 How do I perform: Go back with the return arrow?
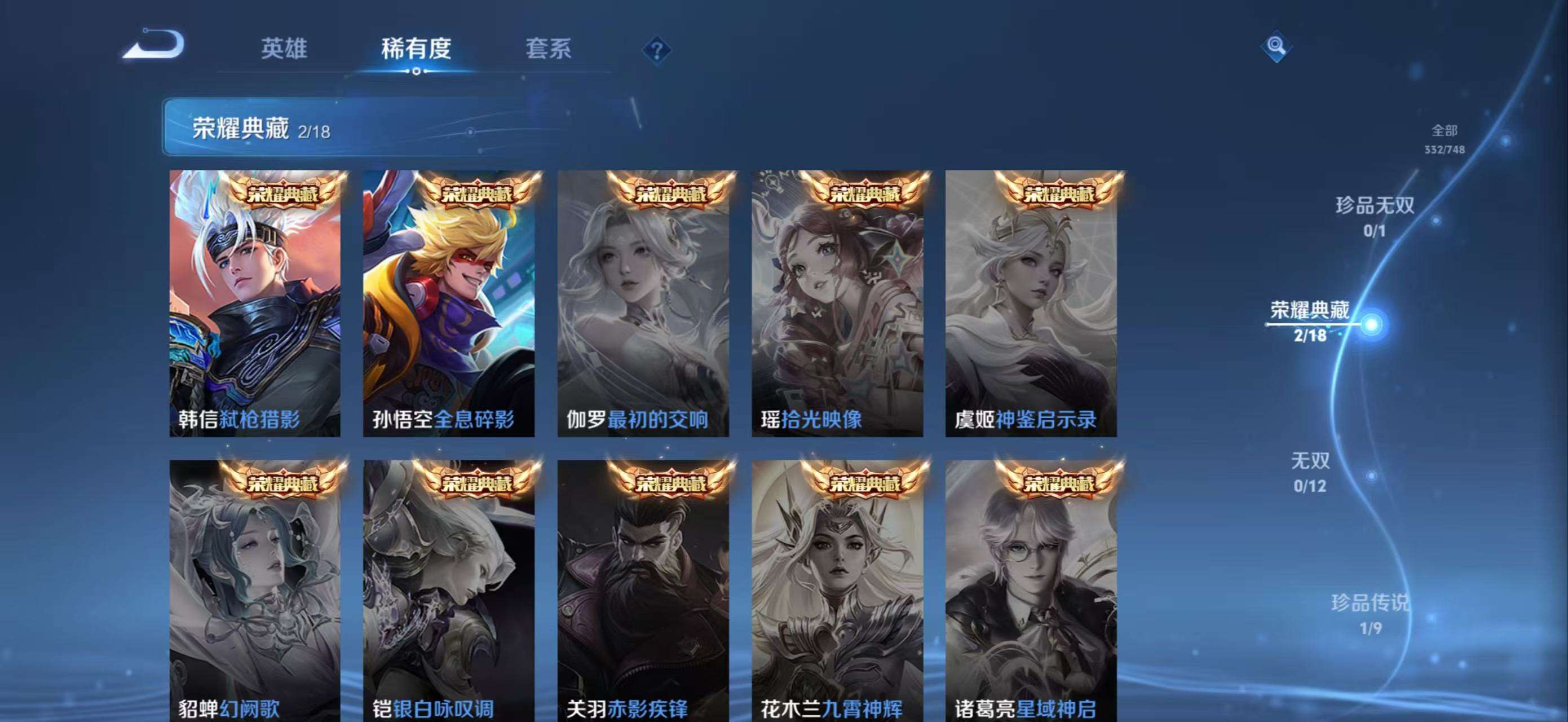pos(153,46)
